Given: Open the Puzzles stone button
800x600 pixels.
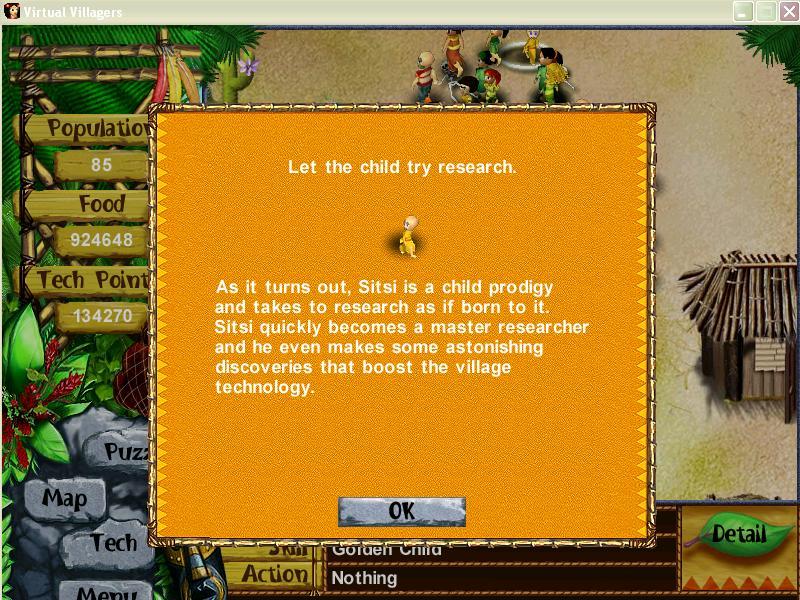Looking at the screenshot, I should click(126, 452).
